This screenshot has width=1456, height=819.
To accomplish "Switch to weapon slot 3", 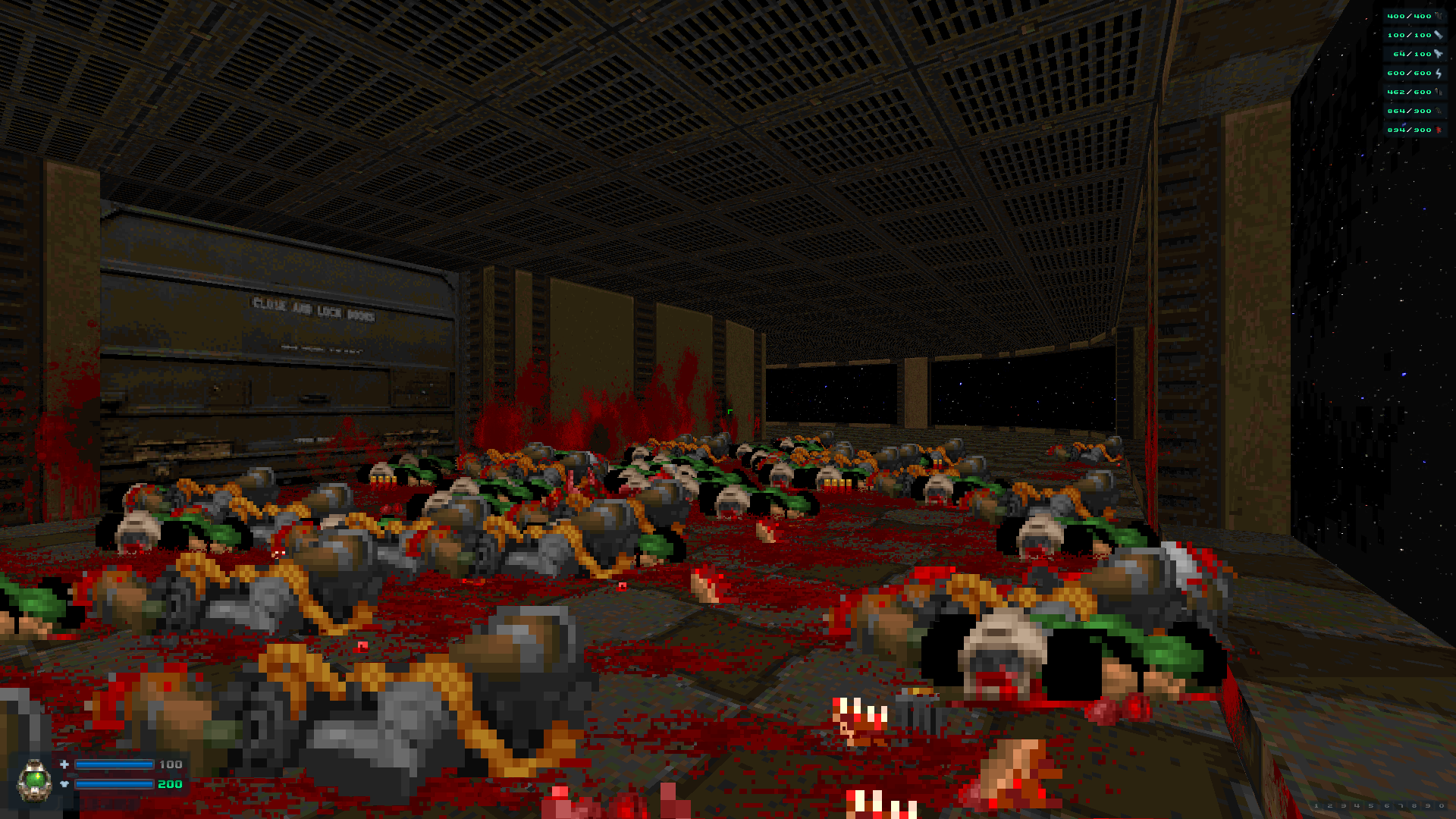I will coord(1343,805).
